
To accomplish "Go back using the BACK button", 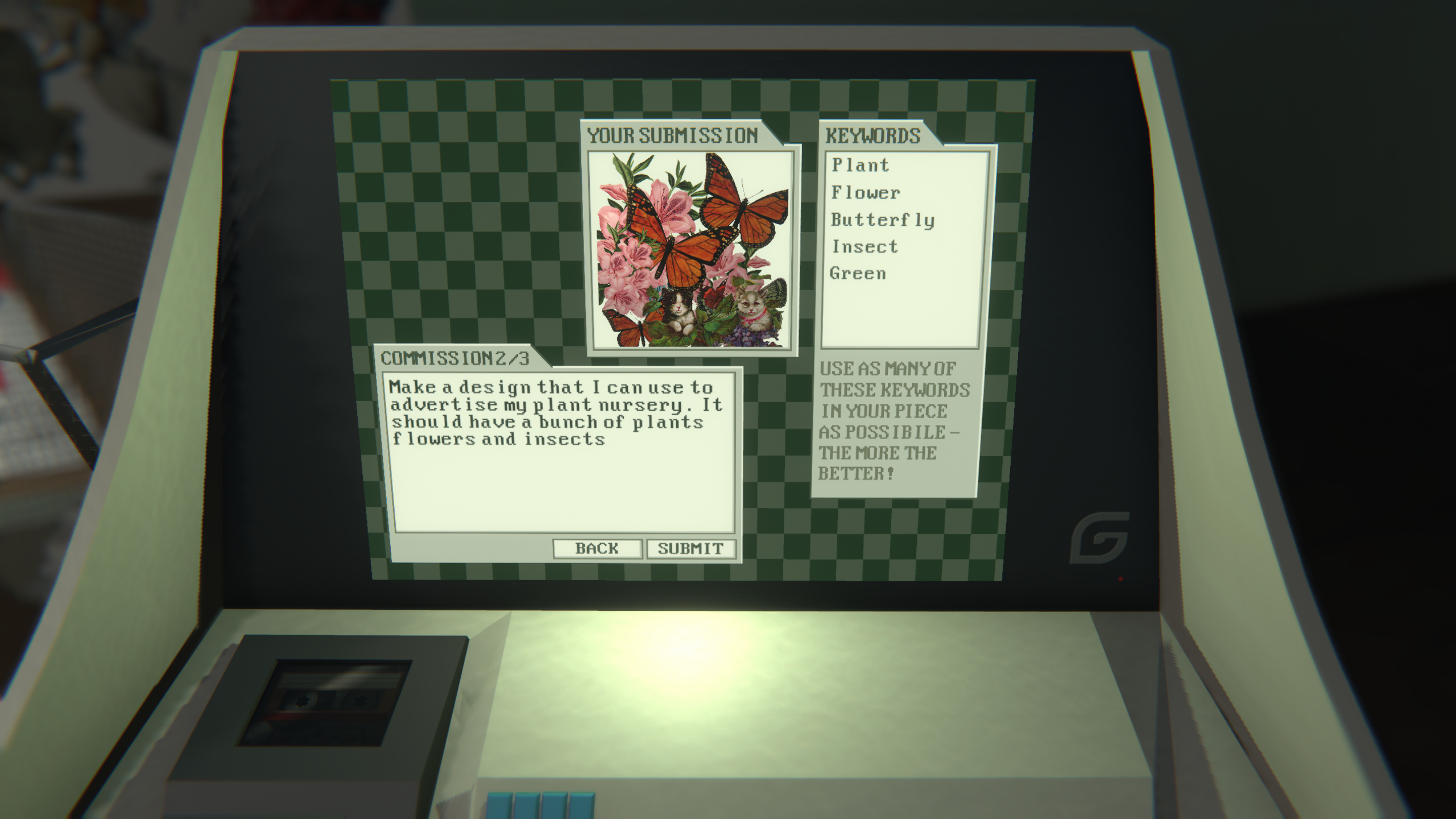I will point(597,549).
